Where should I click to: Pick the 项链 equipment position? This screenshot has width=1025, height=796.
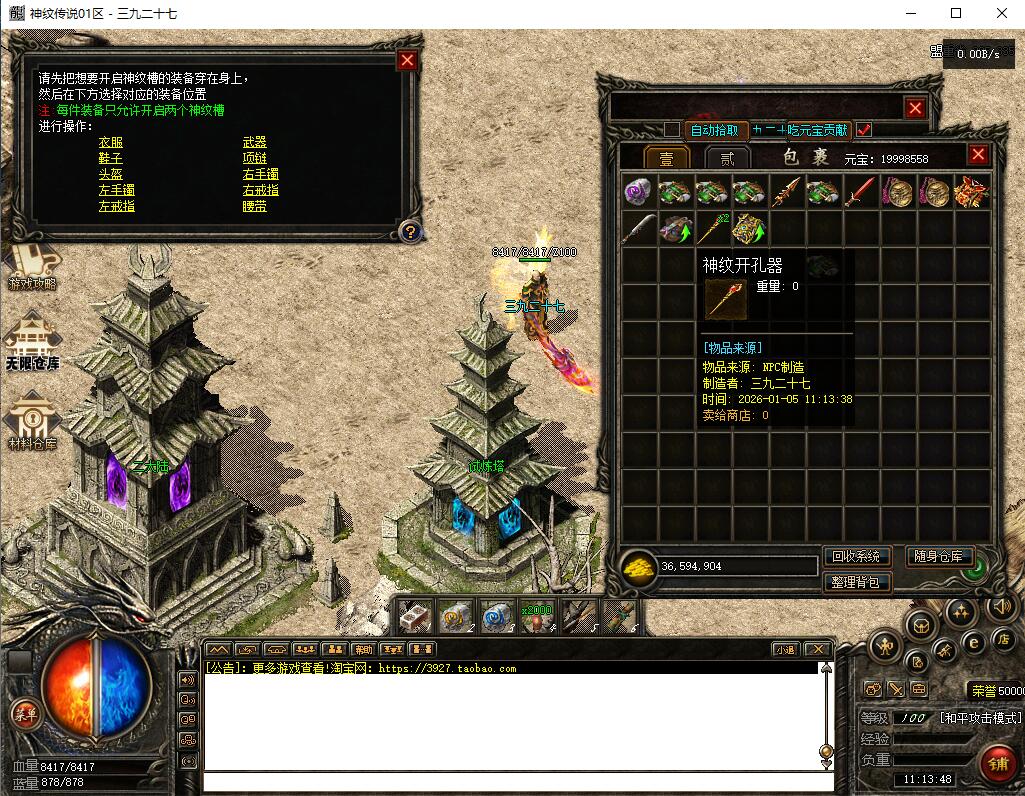click(254, 158)
